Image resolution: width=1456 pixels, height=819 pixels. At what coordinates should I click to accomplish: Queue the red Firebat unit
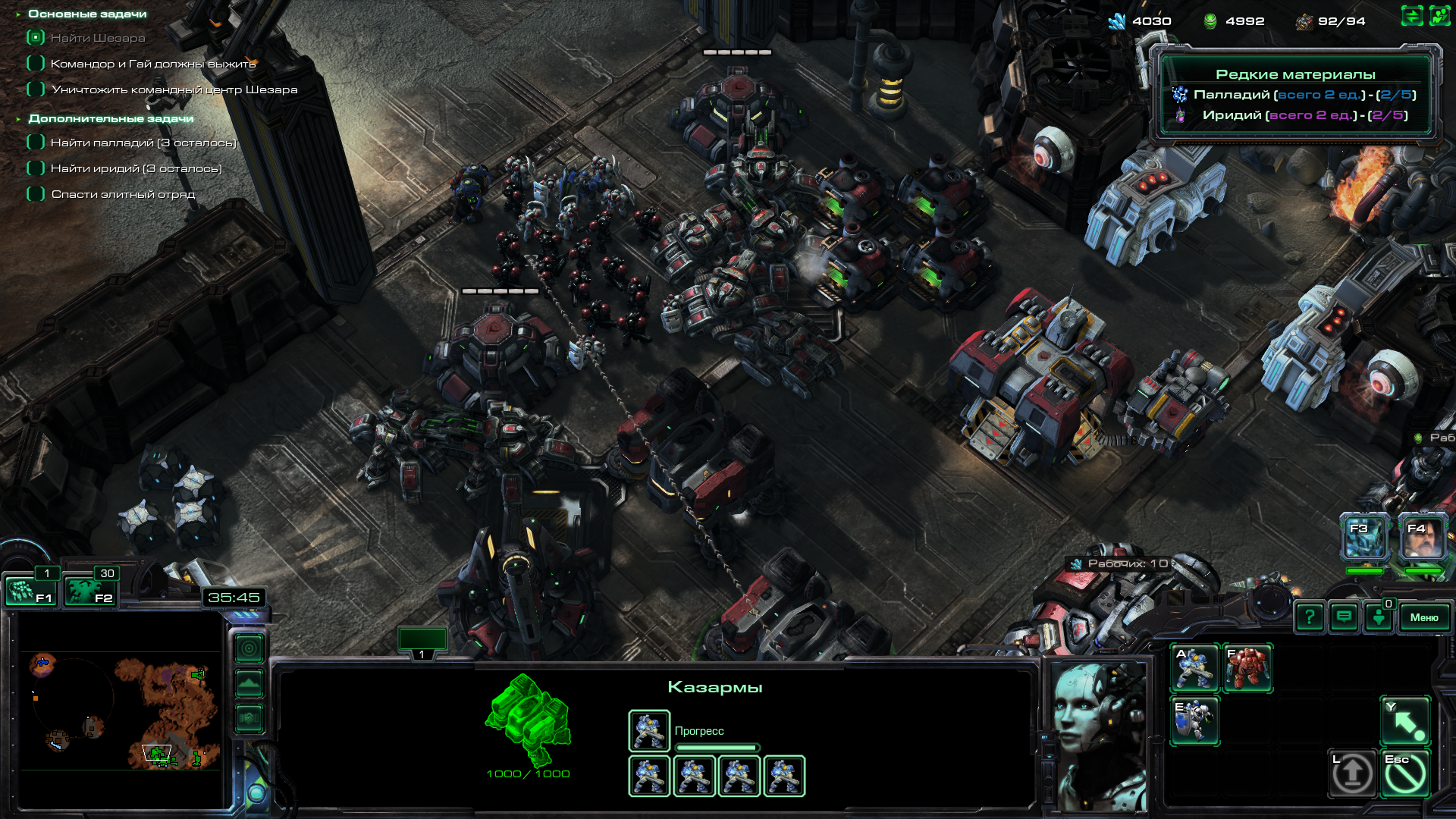(x=1247, y=668)
